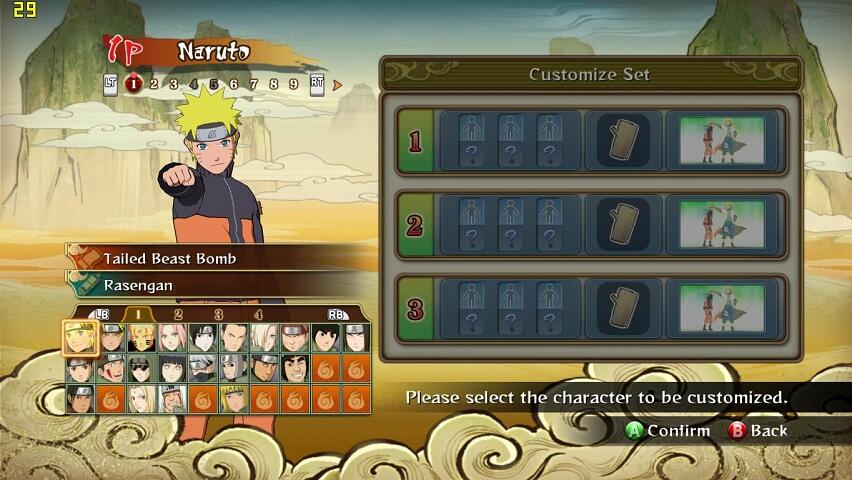Switch to character roster page 3

(218, 314)
